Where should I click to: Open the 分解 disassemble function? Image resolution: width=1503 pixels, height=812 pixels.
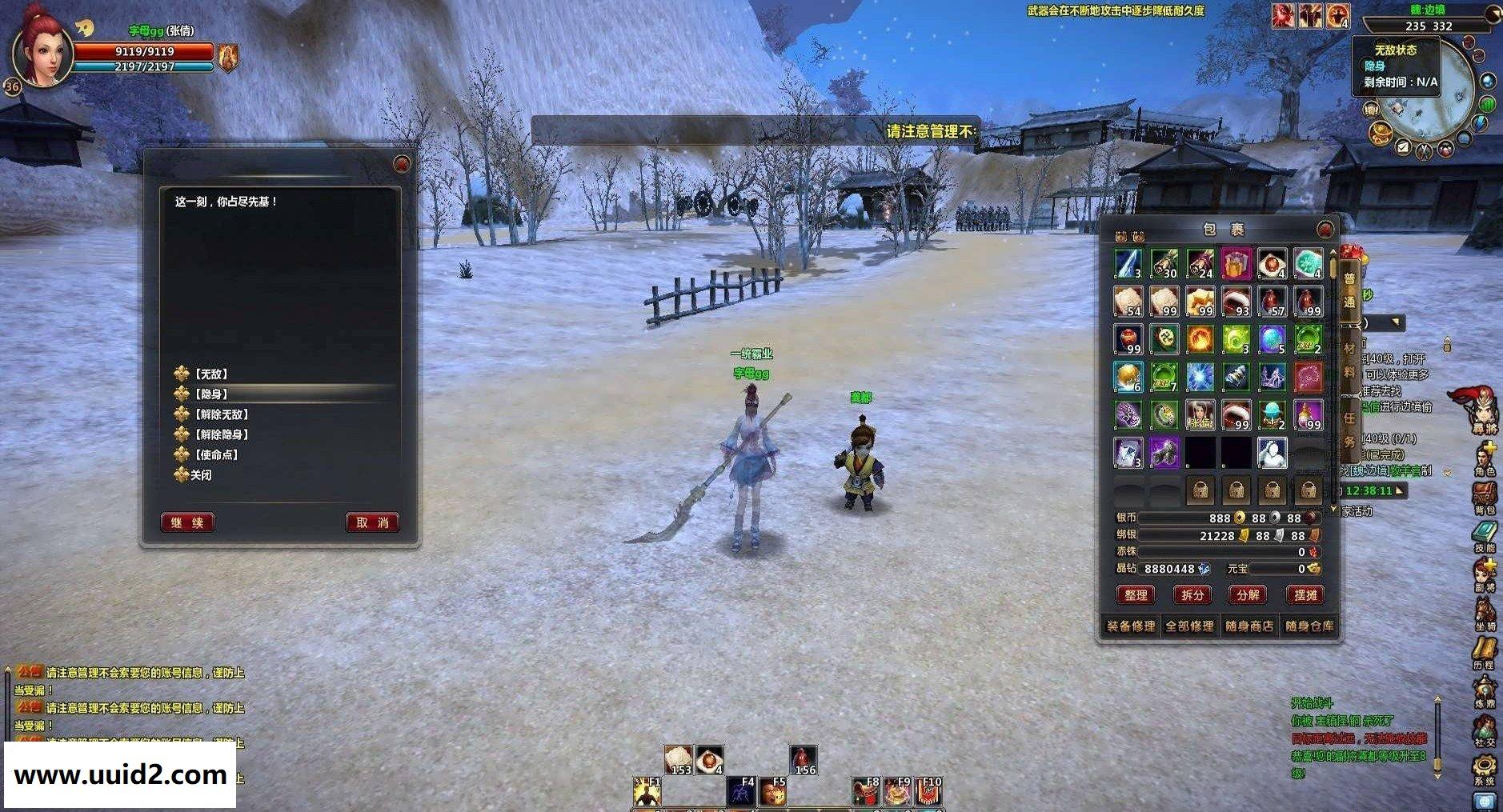pyautogui.click(x=1248, y=594)
